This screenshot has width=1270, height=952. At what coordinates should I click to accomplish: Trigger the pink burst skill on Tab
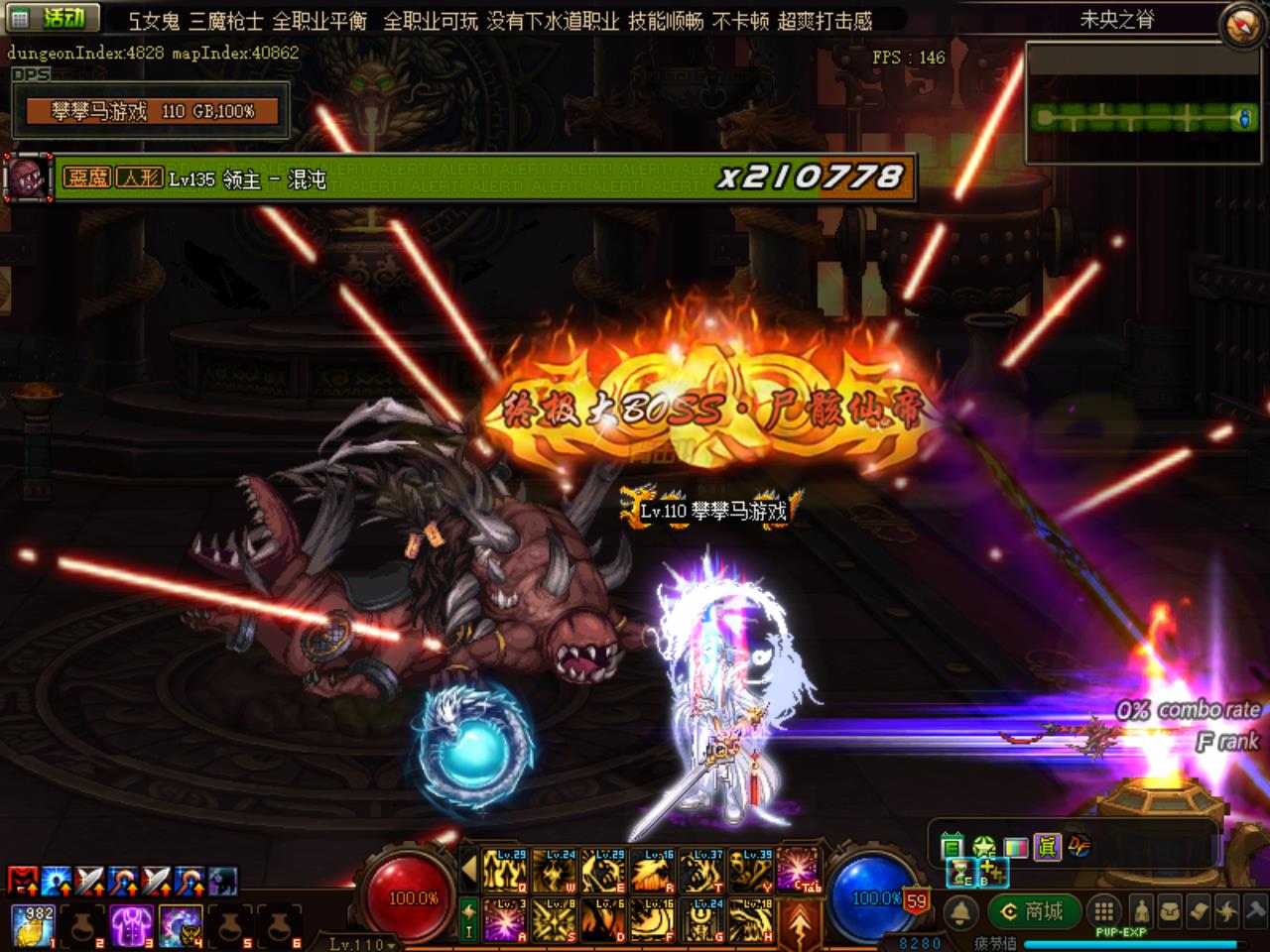coord(799,871)
